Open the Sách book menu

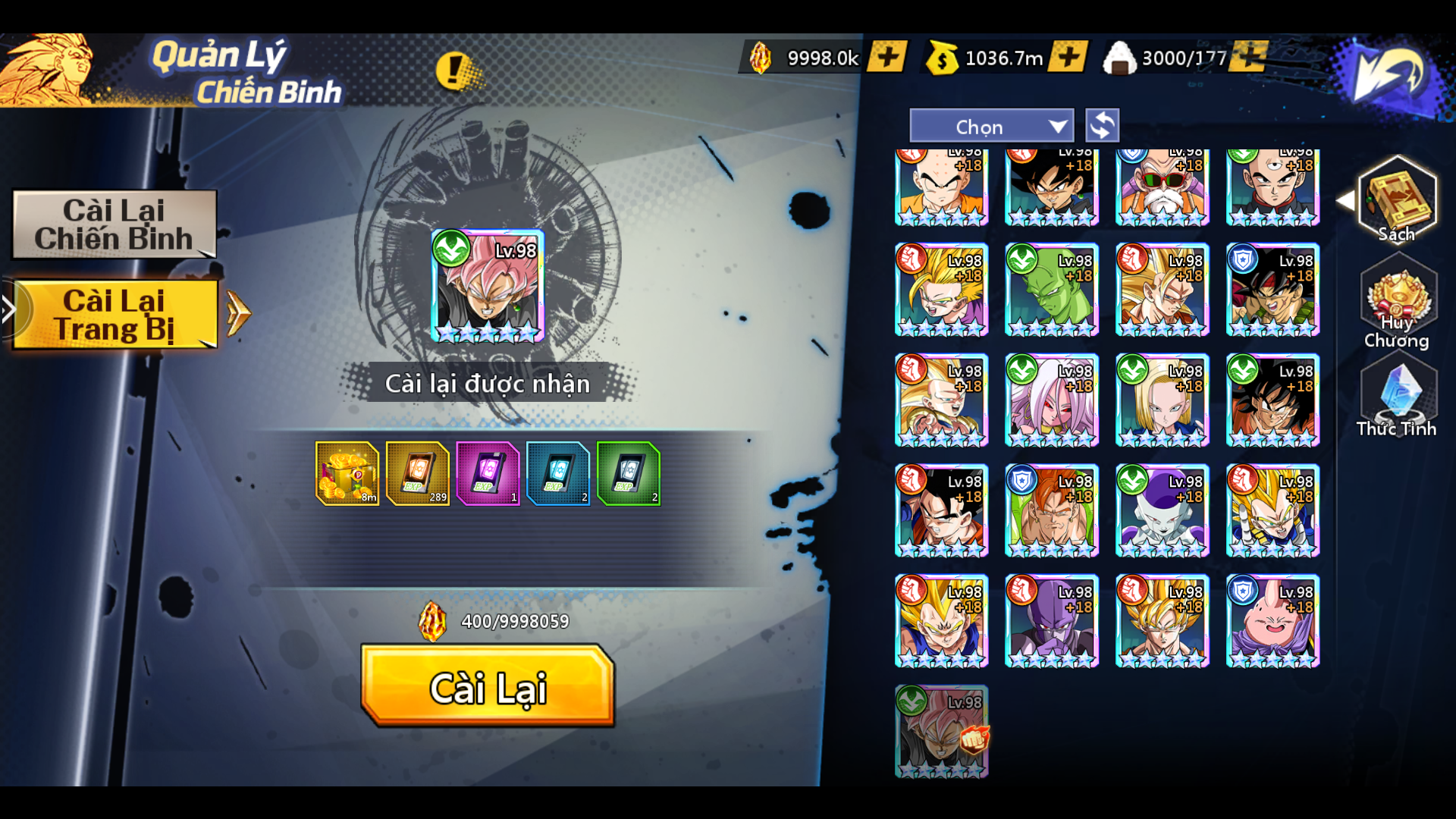[x=1397, y=200]
